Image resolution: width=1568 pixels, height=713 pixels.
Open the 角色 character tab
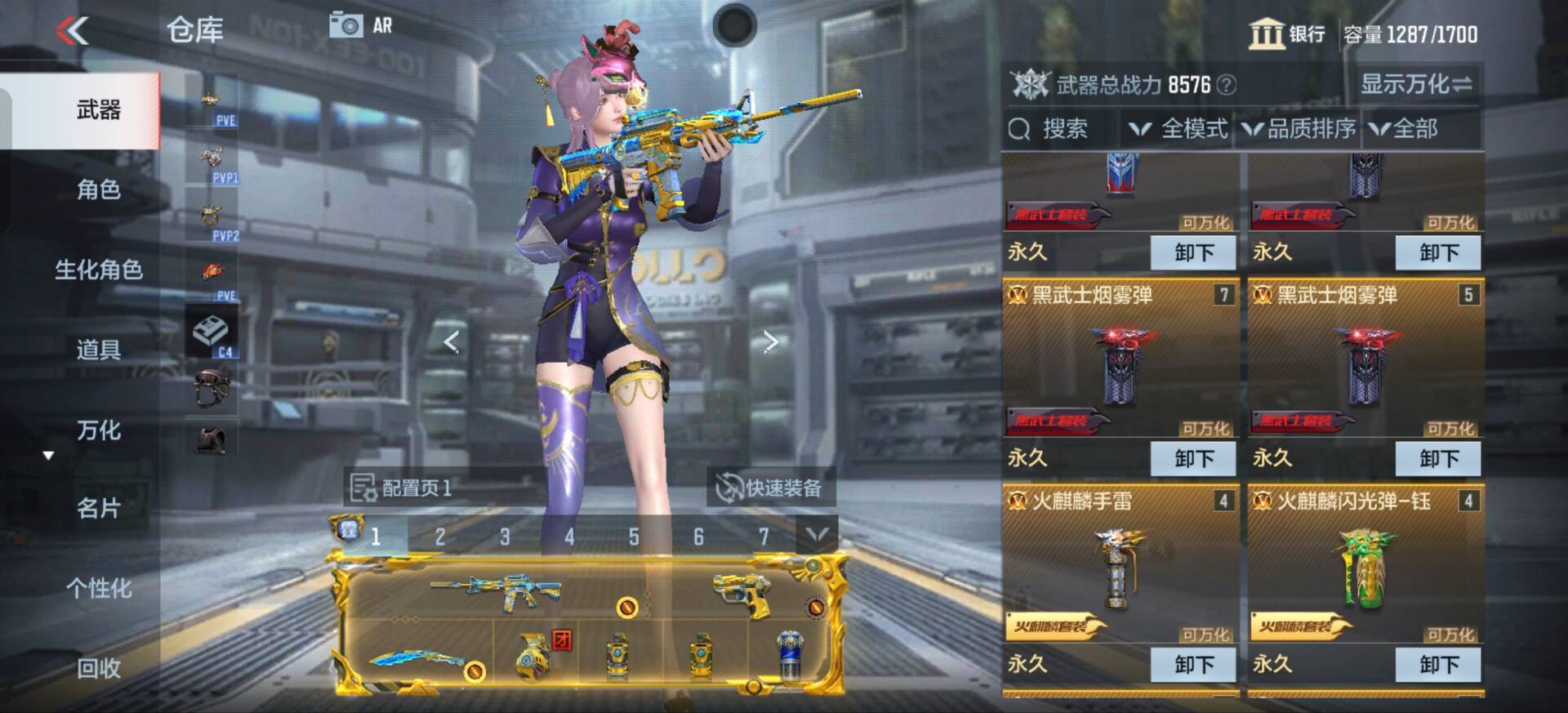tap(98, 189)
